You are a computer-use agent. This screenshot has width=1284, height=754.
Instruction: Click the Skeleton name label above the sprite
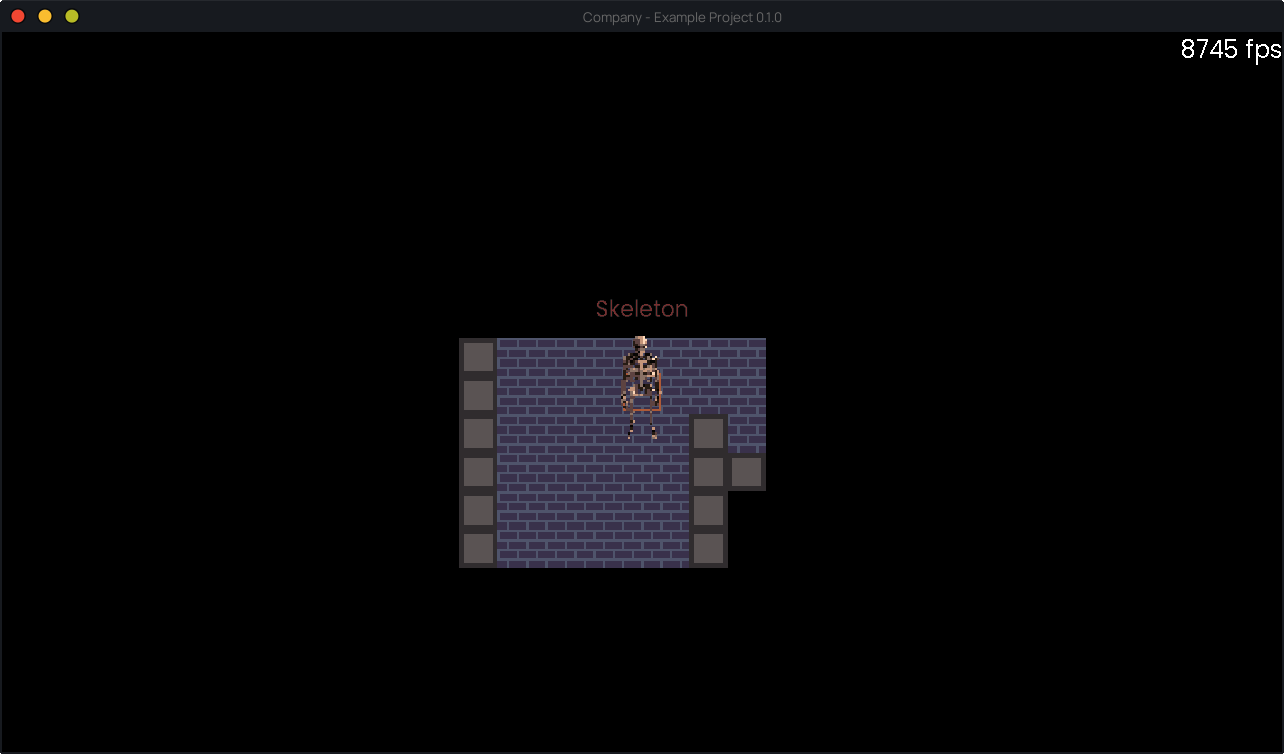pos(642,309)
